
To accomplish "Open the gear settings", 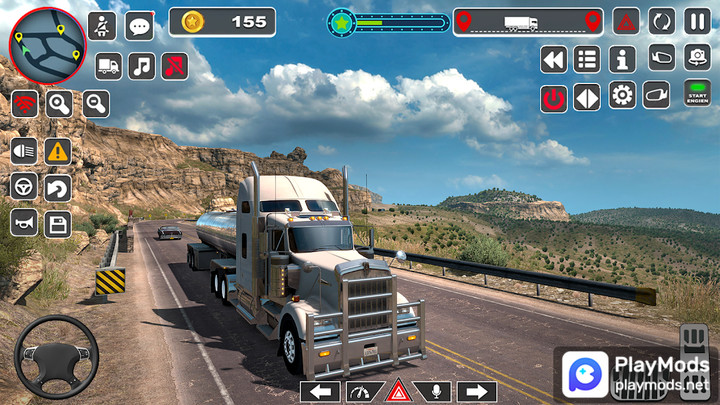I will 622,96.
